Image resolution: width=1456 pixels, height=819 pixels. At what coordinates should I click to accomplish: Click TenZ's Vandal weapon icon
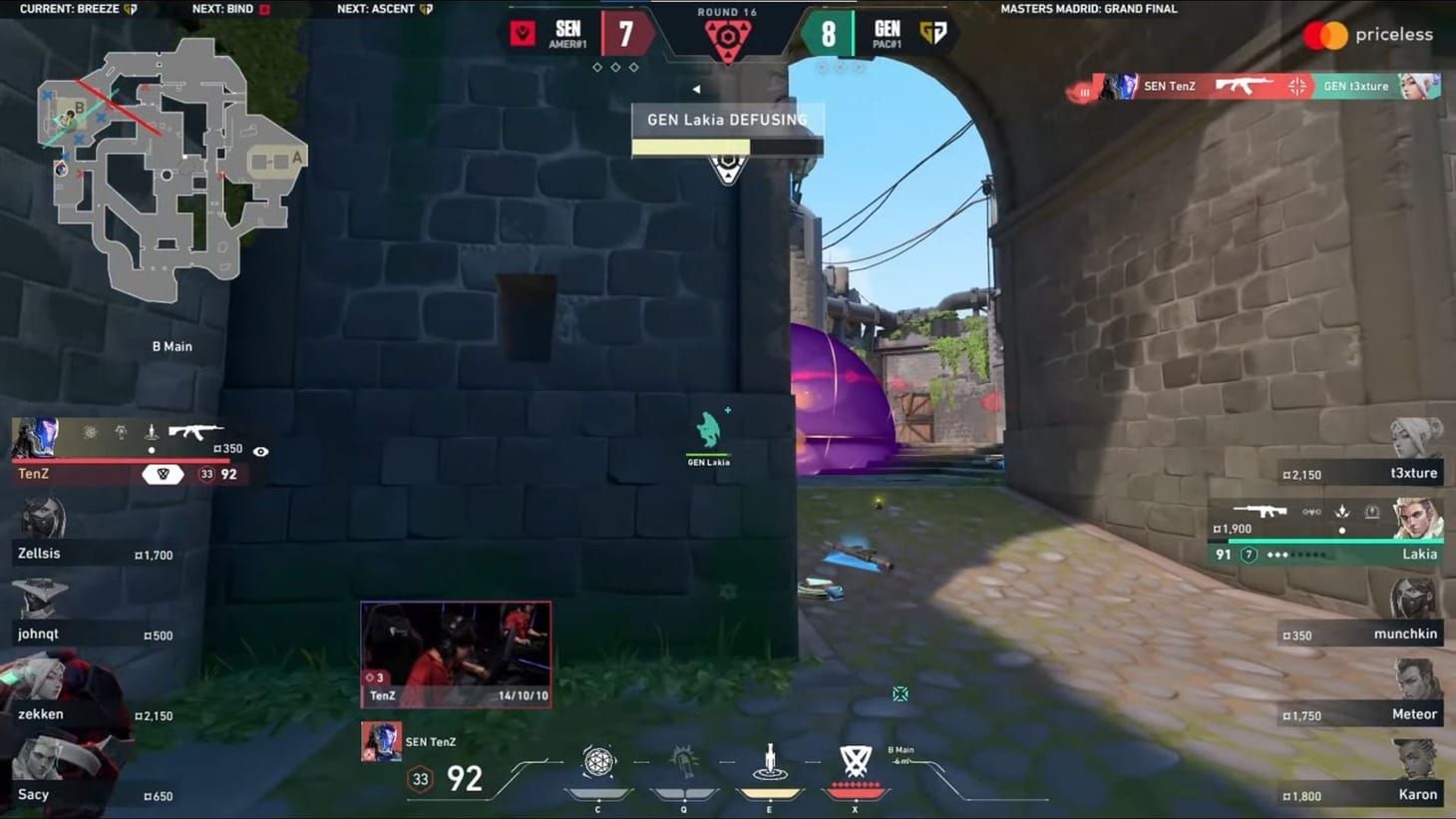click(x=194, y=431)
